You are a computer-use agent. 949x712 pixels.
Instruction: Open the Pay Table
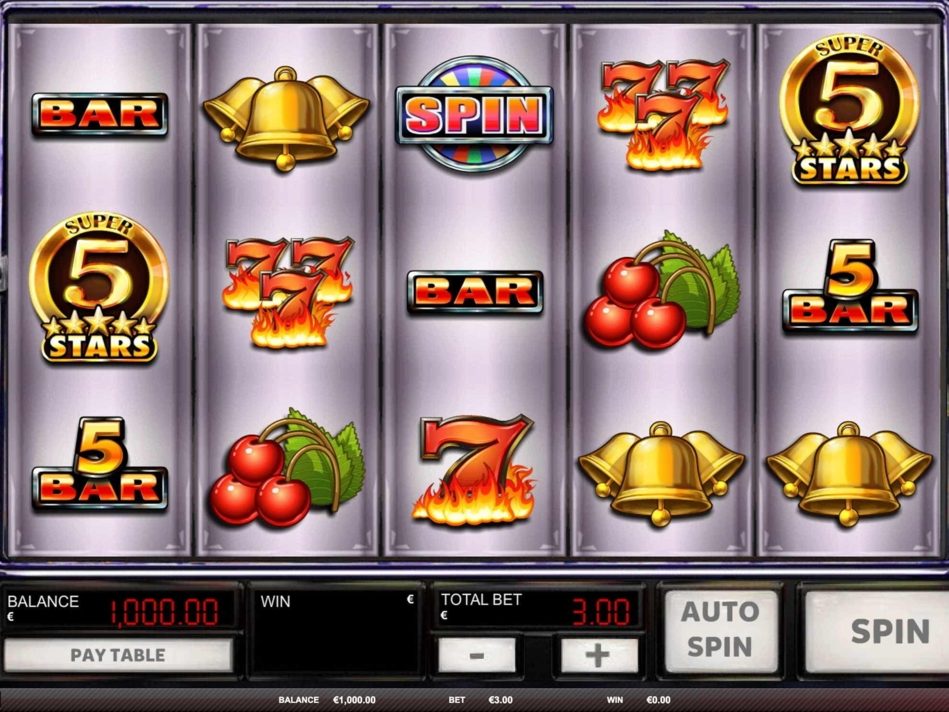(118, 656)
